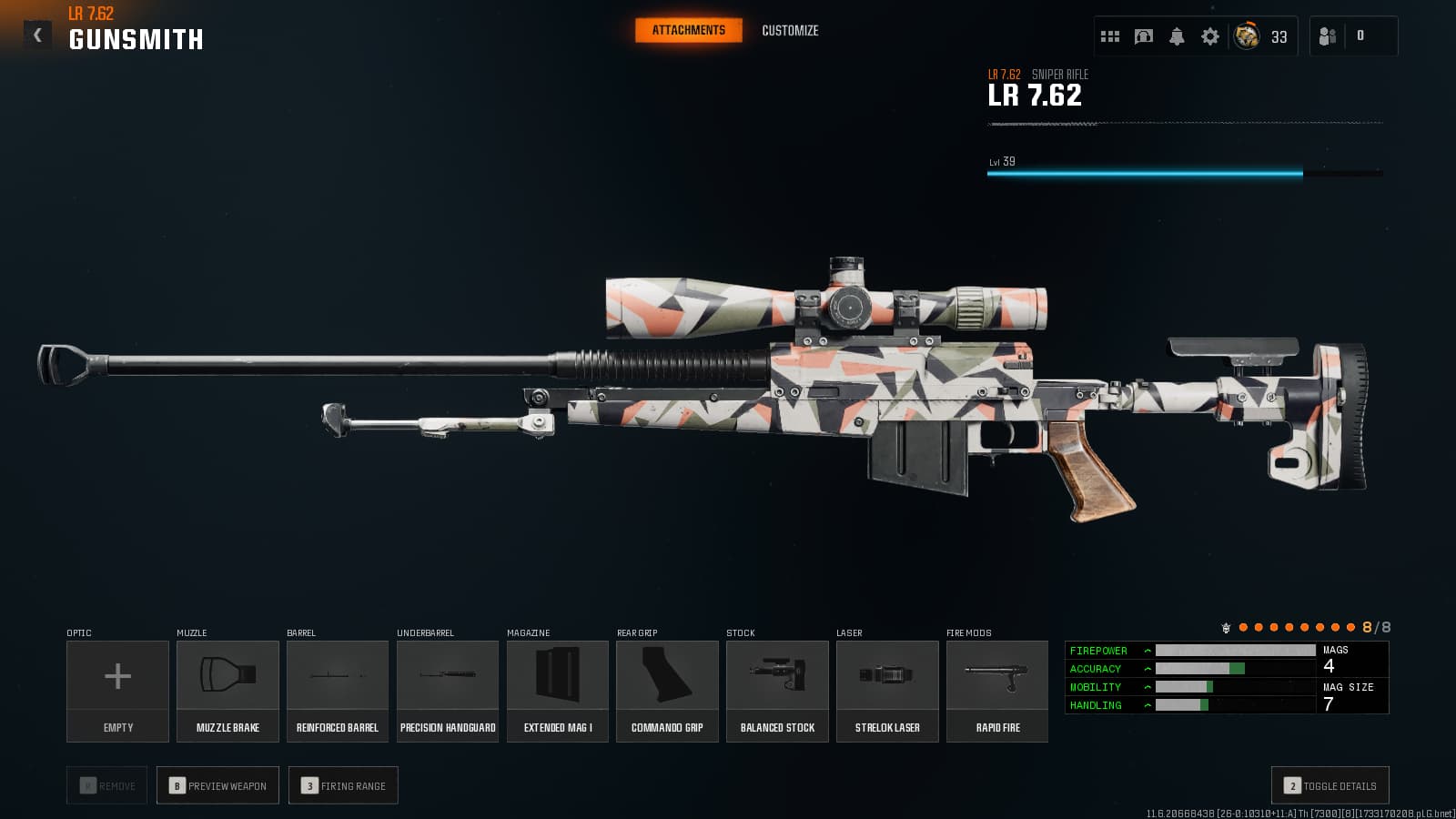
Task: Toggle the weapon details panel
Action: pos(1330,785)
